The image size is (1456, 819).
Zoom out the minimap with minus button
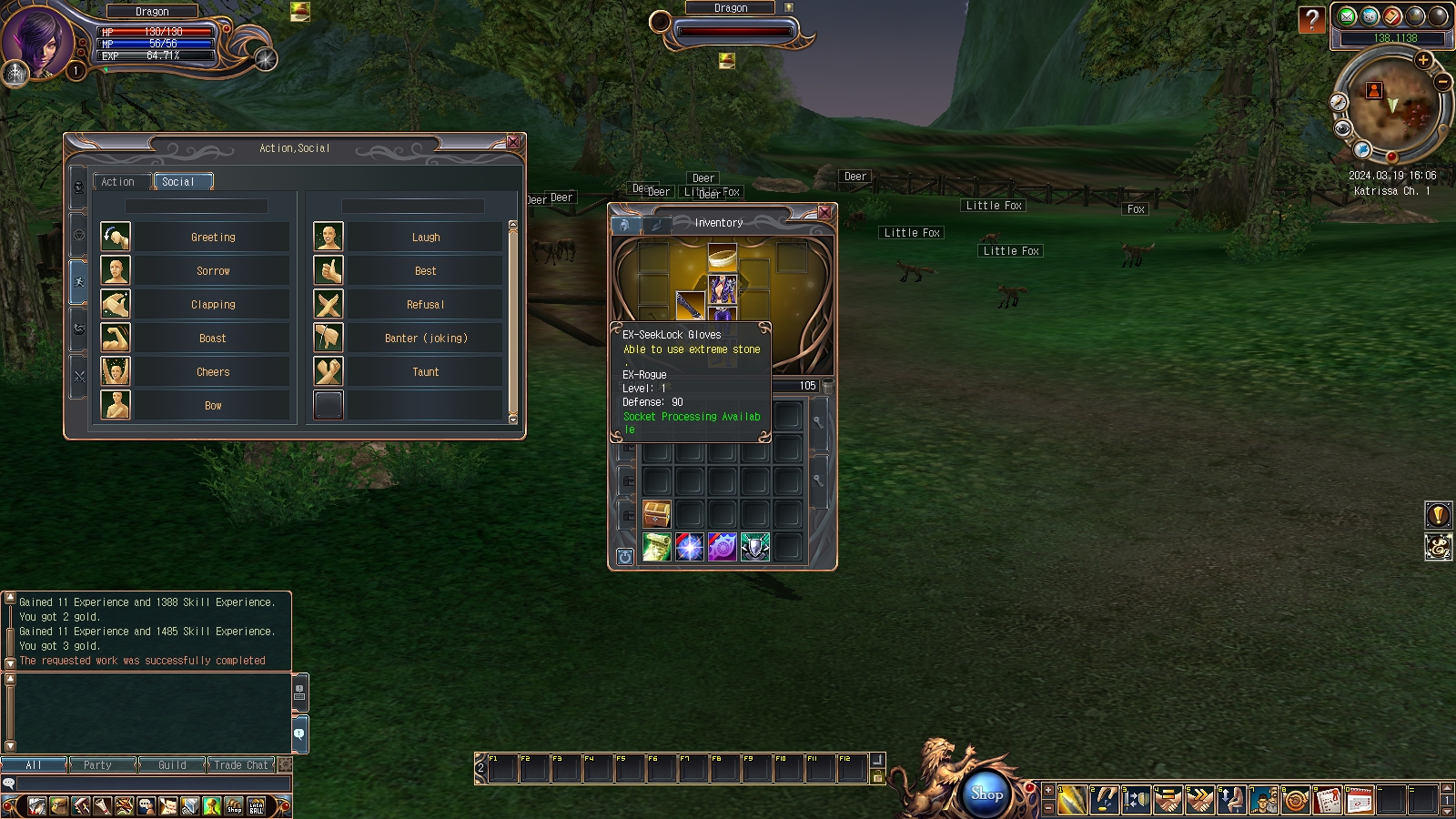(x=1443, y=82)
